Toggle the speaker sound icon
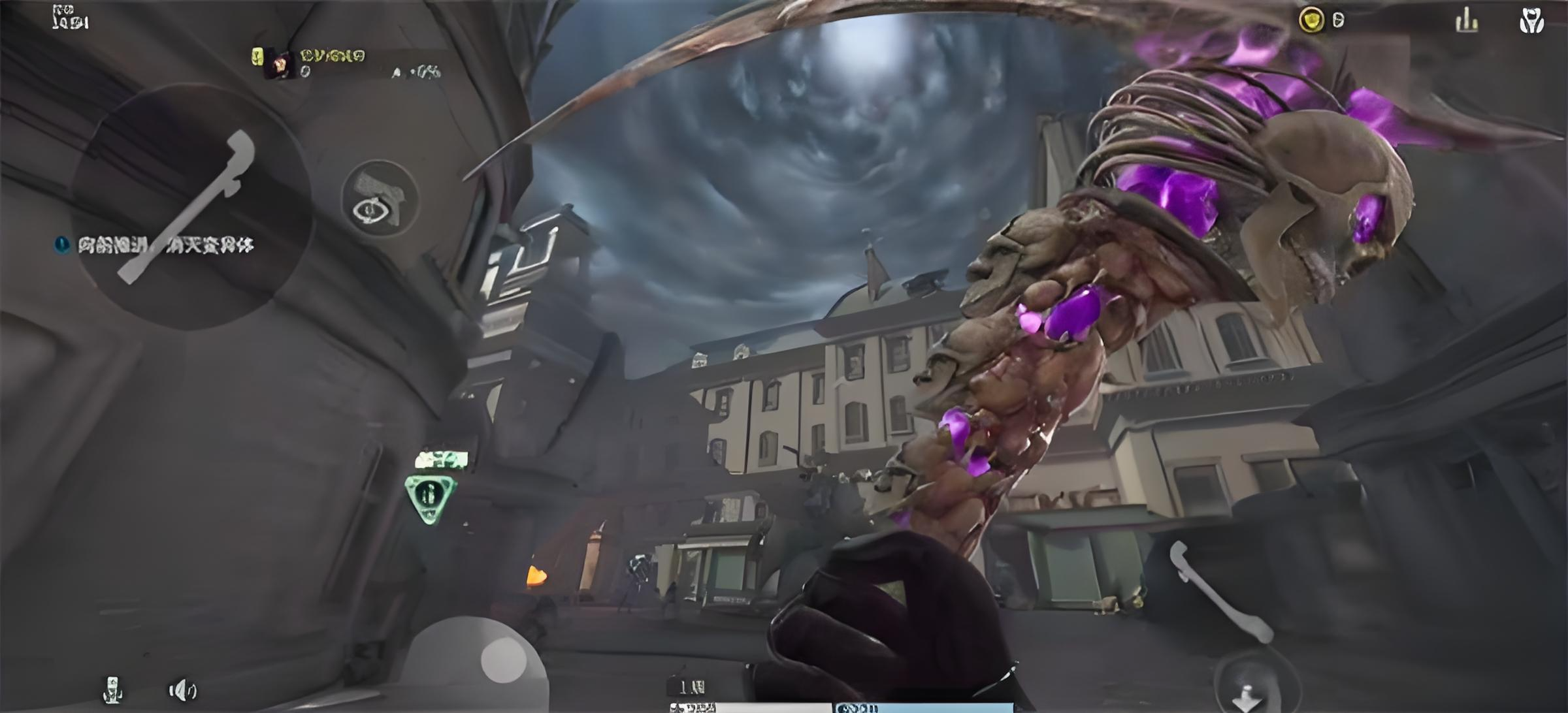1568x713 pixels. pos(182,690)
